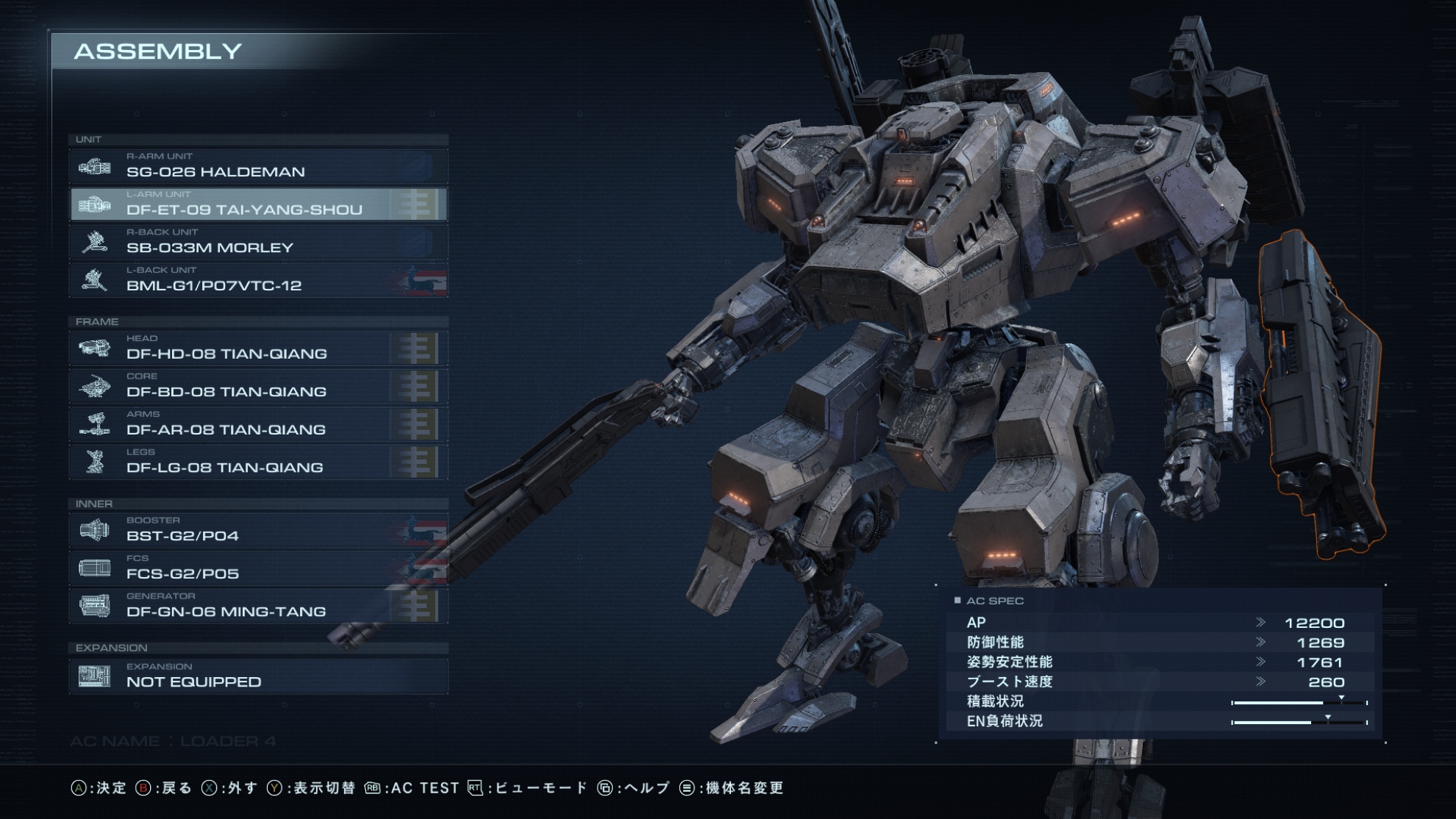
Task: Select the BOOSTER BST-G2/P04 slot
Action: tap(258, 530)
